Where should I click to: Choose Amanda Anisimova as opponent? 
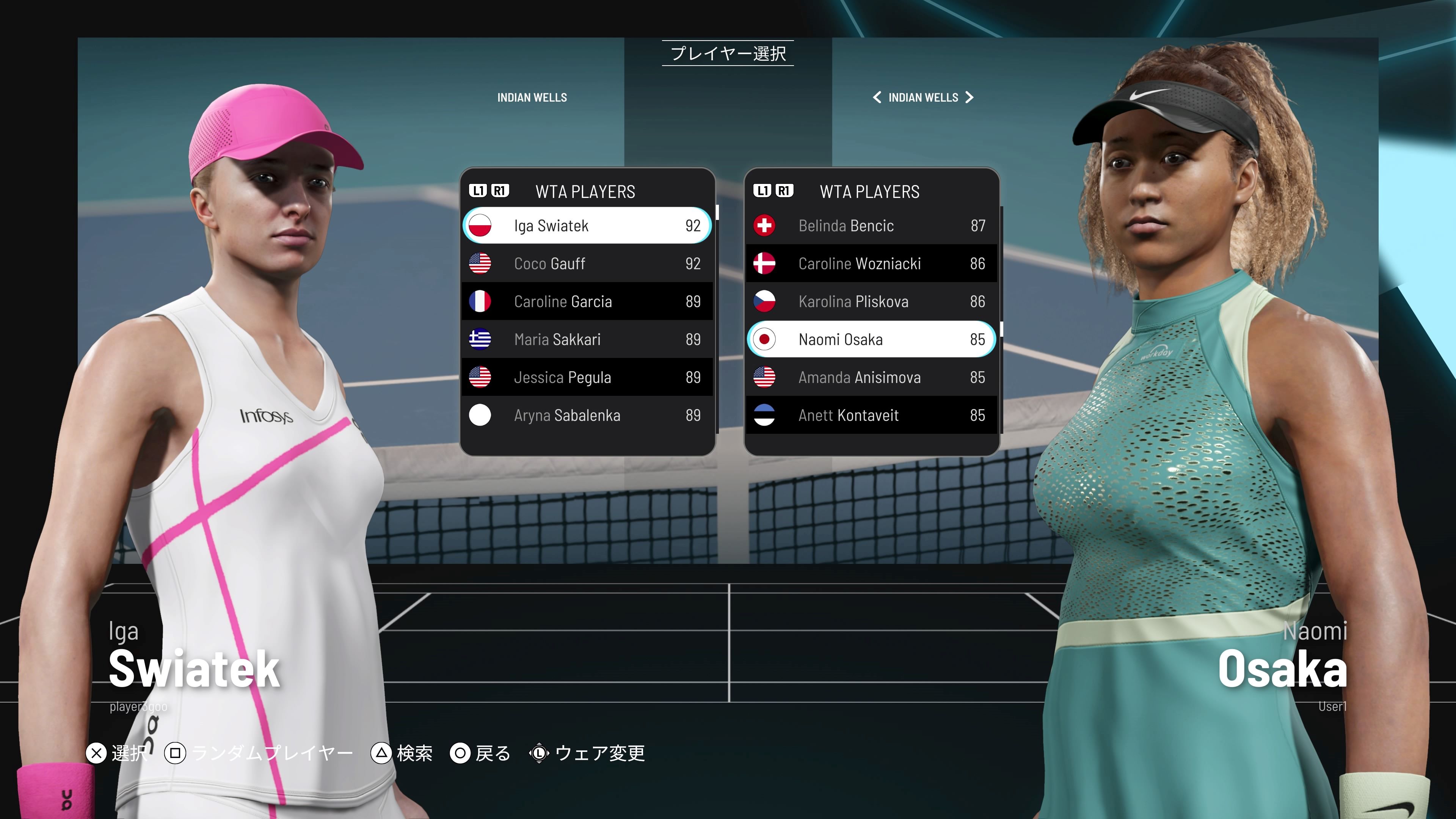871,377
